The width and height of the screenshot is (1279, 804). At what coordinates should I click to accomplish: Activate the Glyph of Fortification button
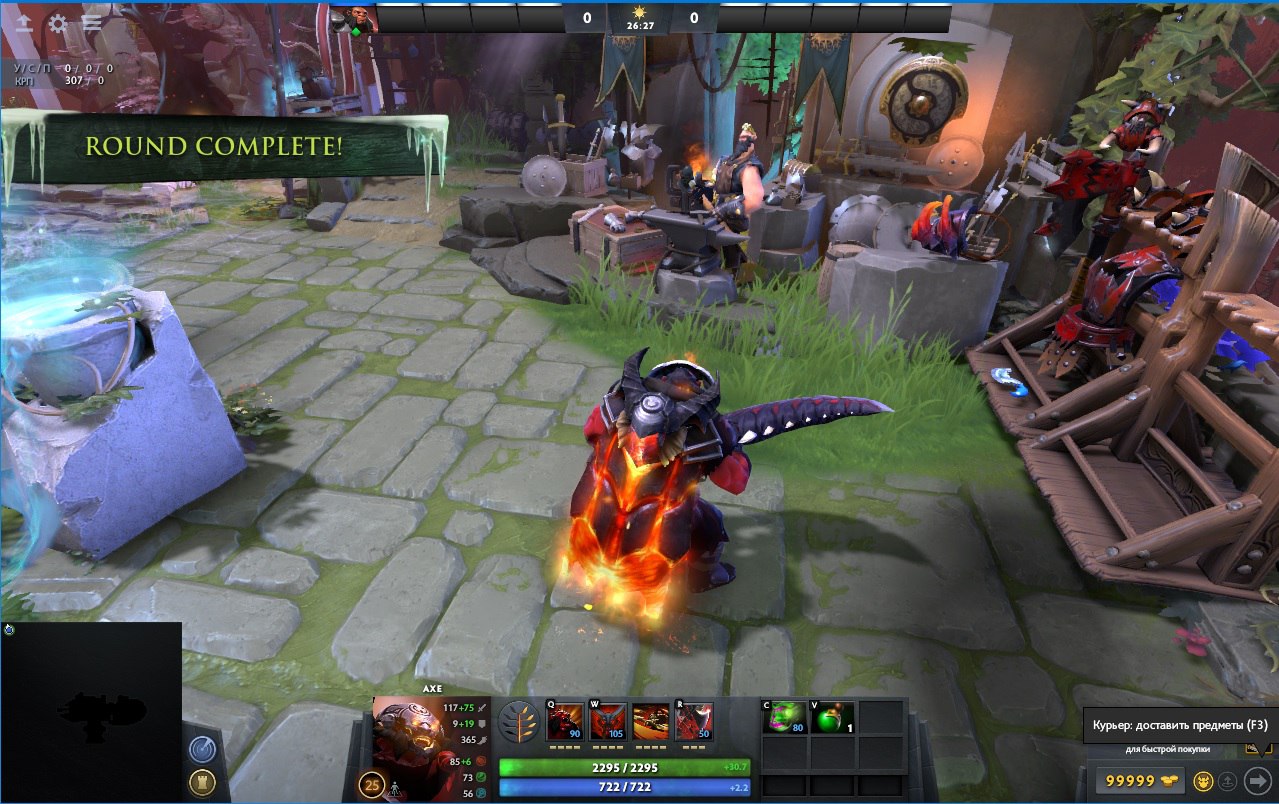tap(201, 783)
